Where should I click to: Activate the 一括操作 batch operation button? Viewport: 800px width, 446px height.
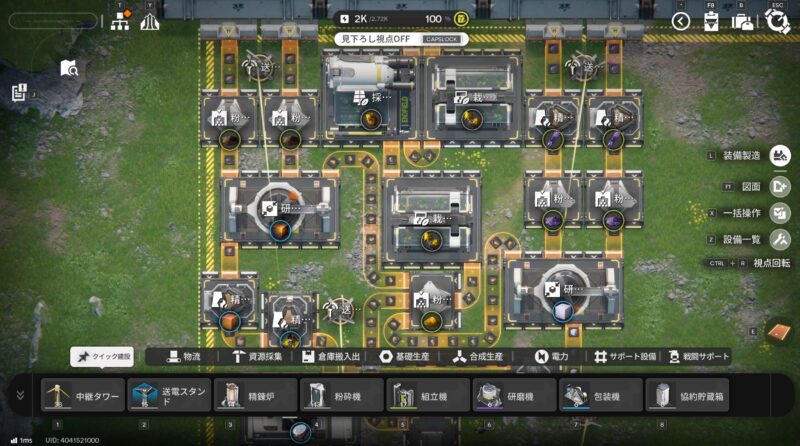(x=780, y=212)
